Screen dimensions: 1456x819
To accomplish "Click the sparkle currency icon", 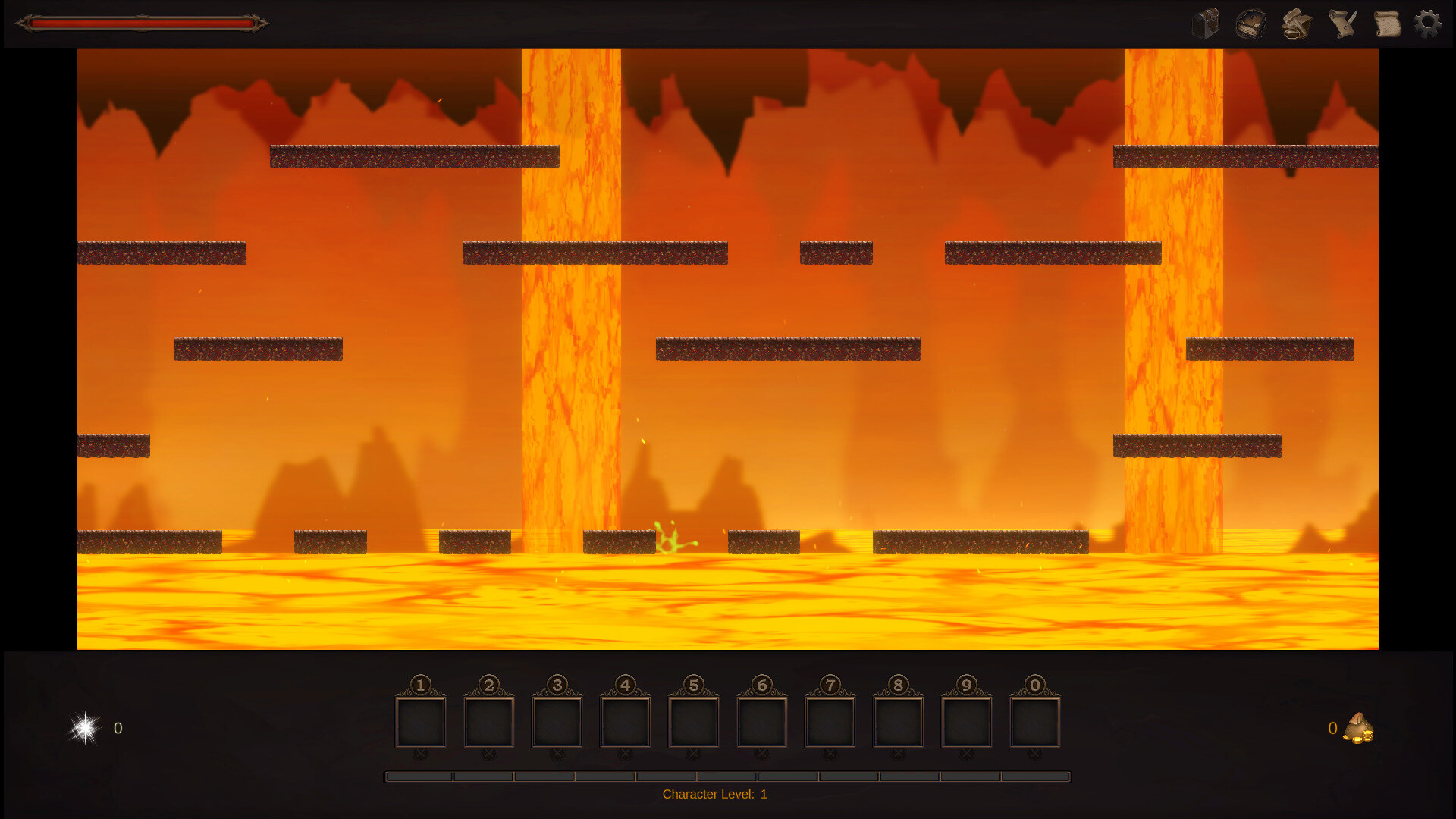I will tap(83, 728).
